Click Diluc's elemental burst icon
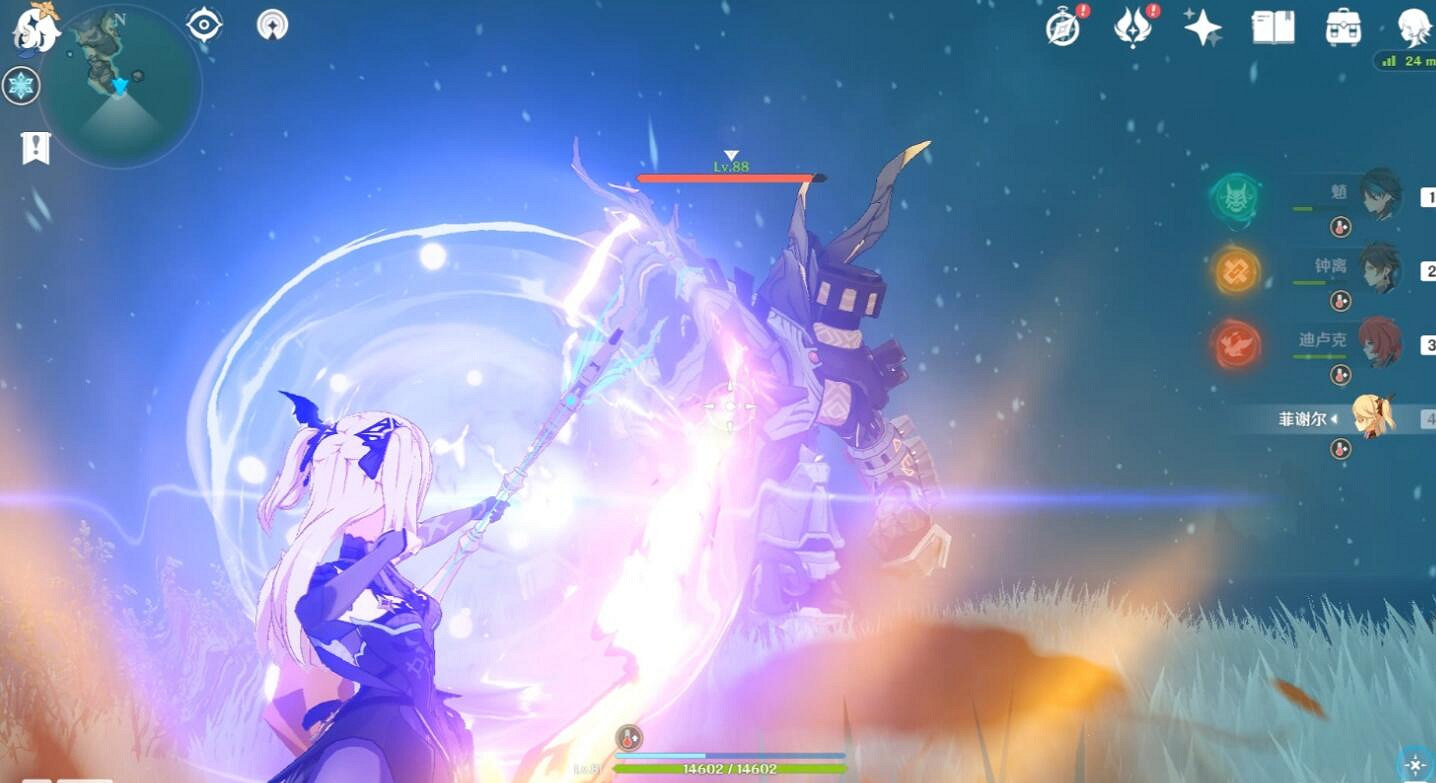Image resolution: width=1436 pixels, height=783 pixels. [1234, 343]
